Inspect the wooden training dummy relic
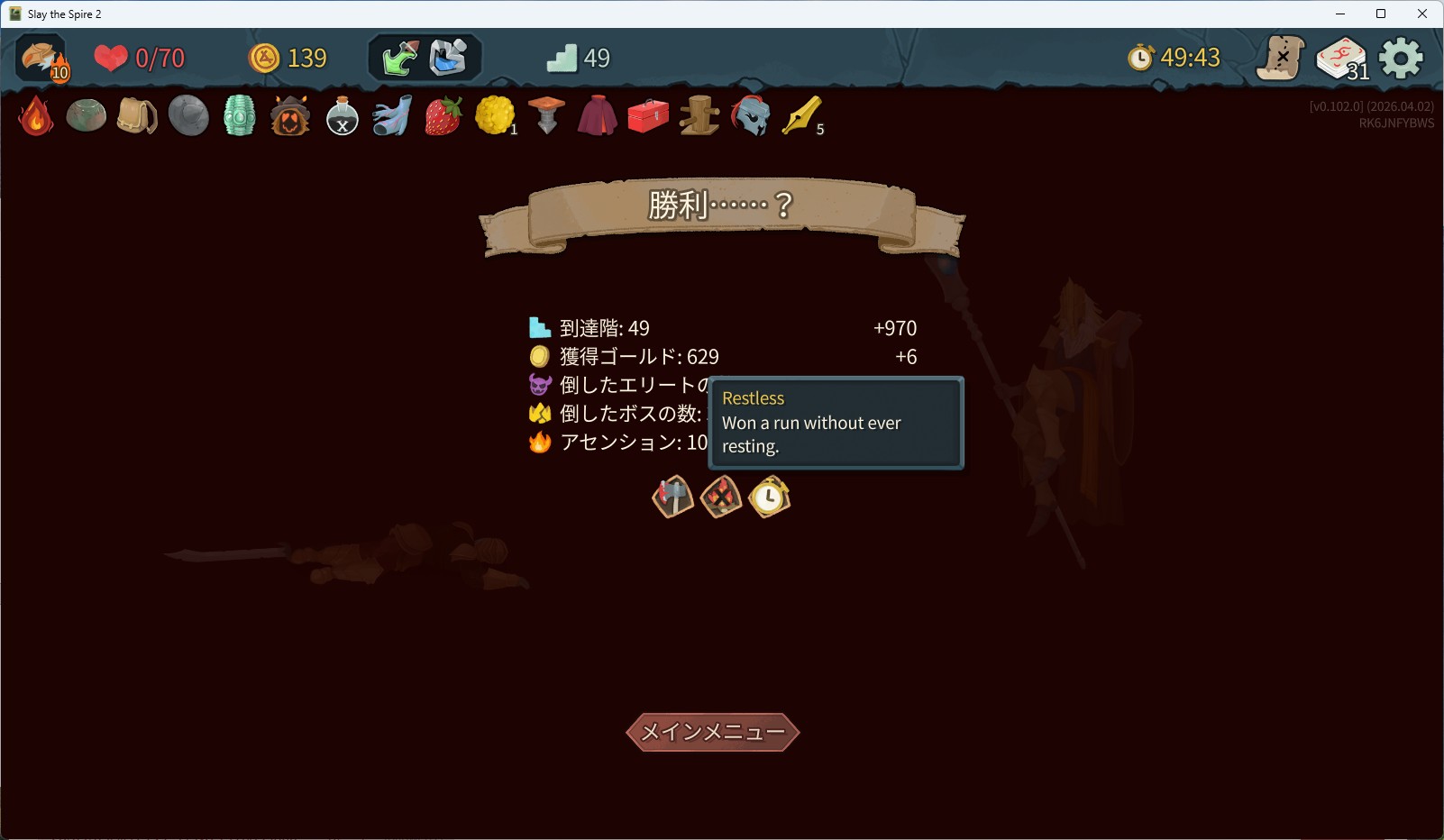The image size is (1444, 840). click(x=699, y=116)
